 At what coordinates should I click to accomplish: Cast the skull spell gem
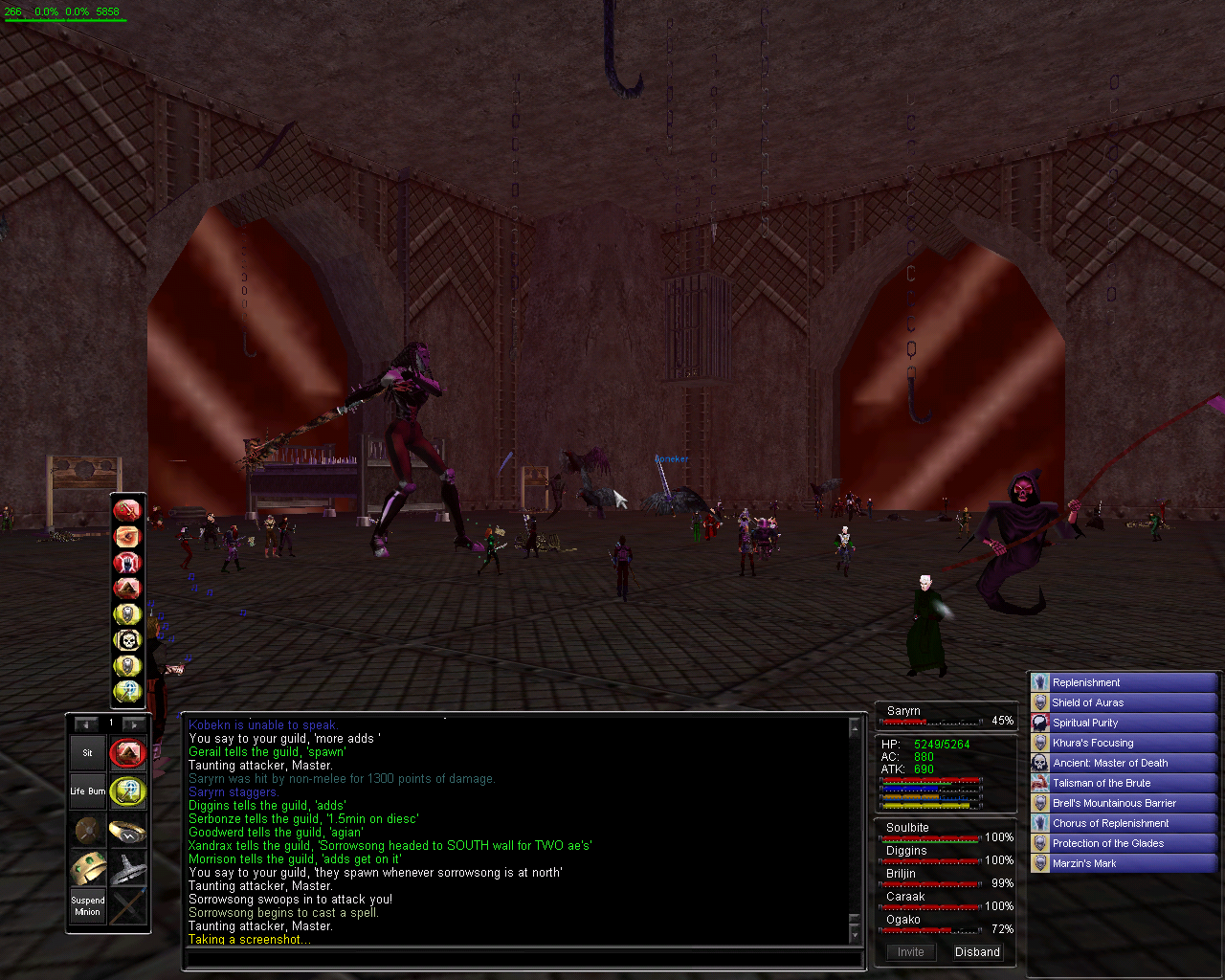127,640
